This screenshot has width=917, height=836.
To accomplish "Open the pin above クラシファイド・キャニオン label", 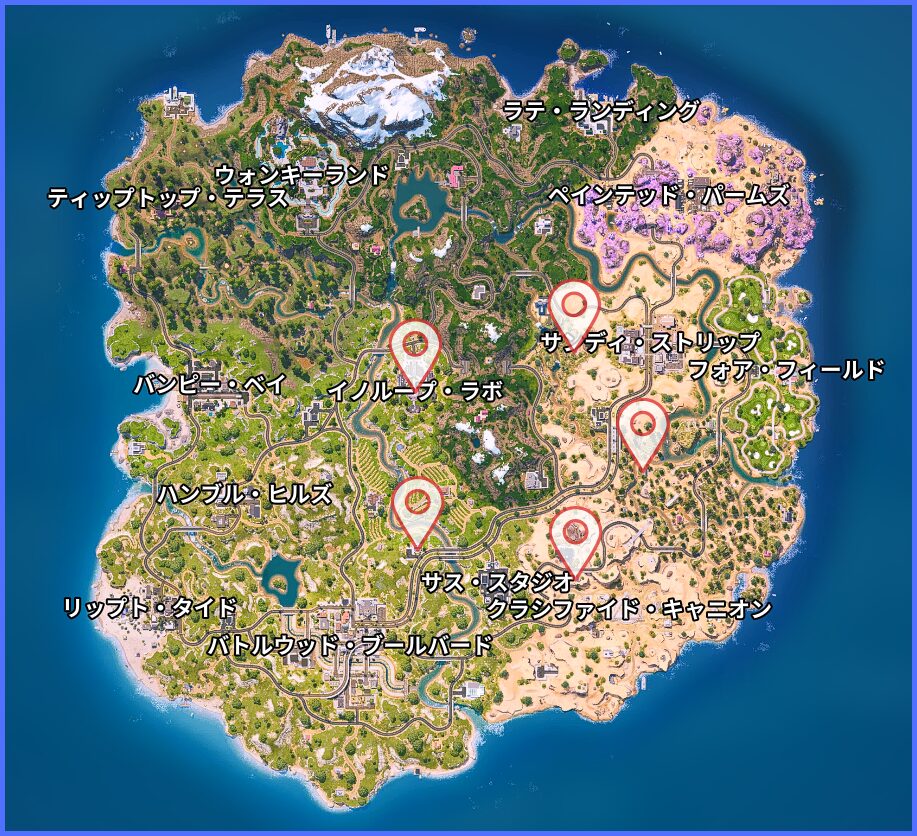I will pos(574,534).
